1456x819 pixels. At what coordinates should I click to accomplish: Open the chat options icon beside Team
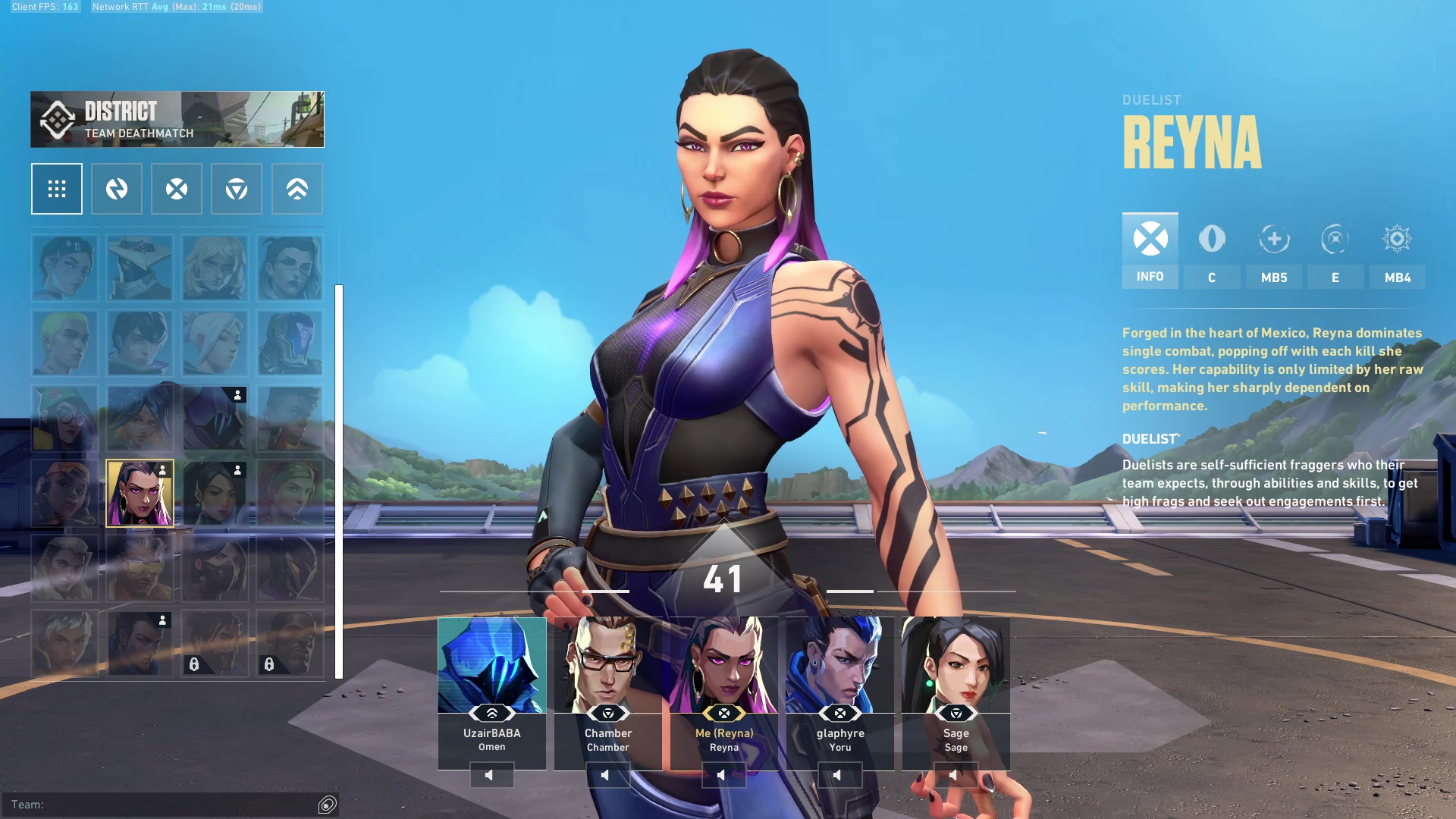pos(327,805)
